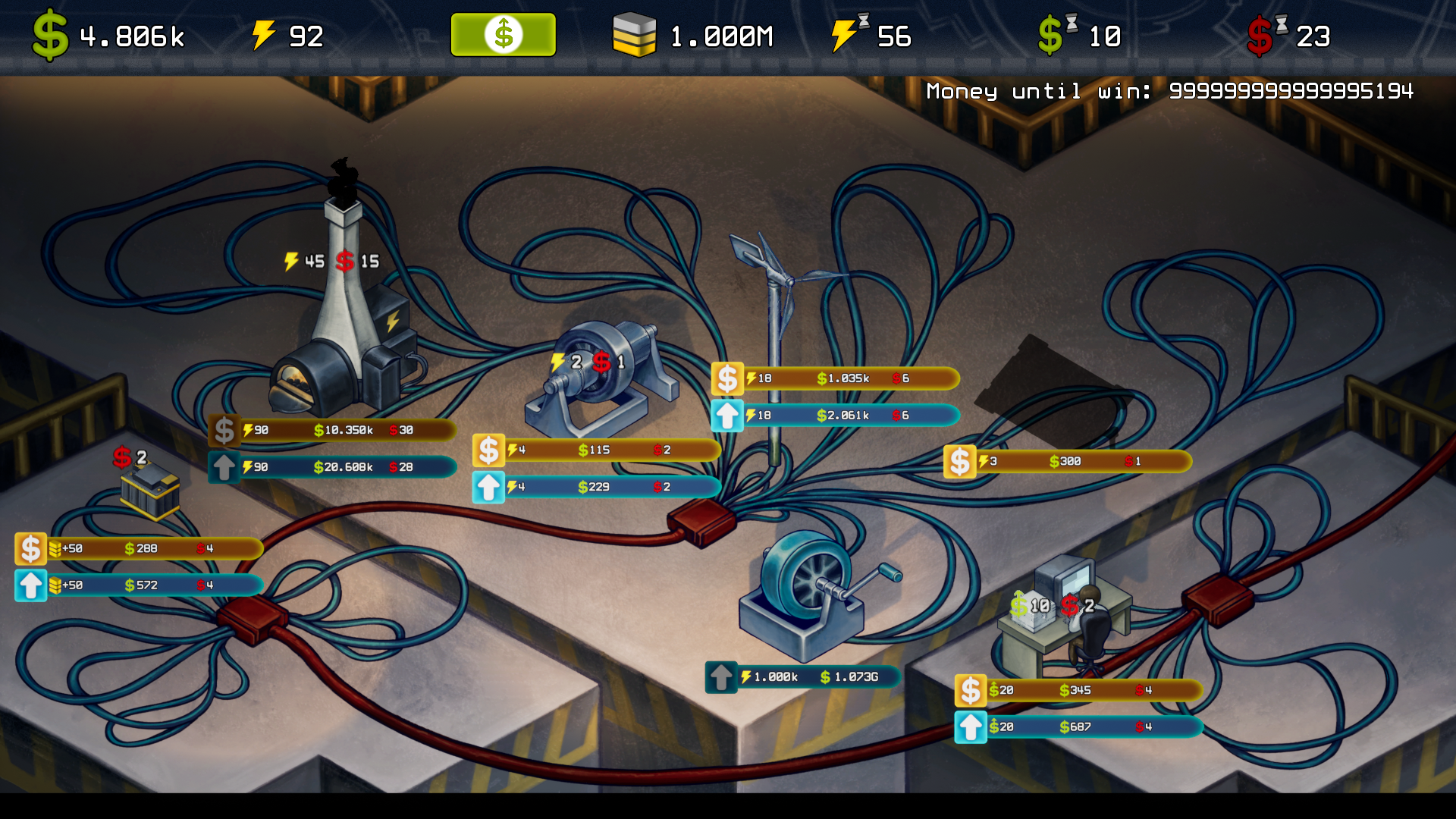The image size is (1456, 819).
Task: Click the yellow sell icon on the smokestack's $10.350k bar
Action: 224,431
